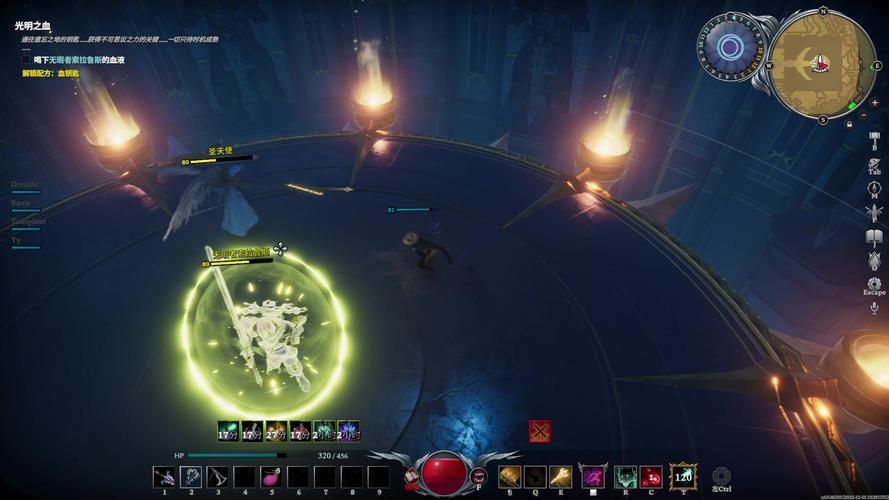Activate the ultimate ability showing 120
Screen dimensions: 889x500
[x=684, y=476]
